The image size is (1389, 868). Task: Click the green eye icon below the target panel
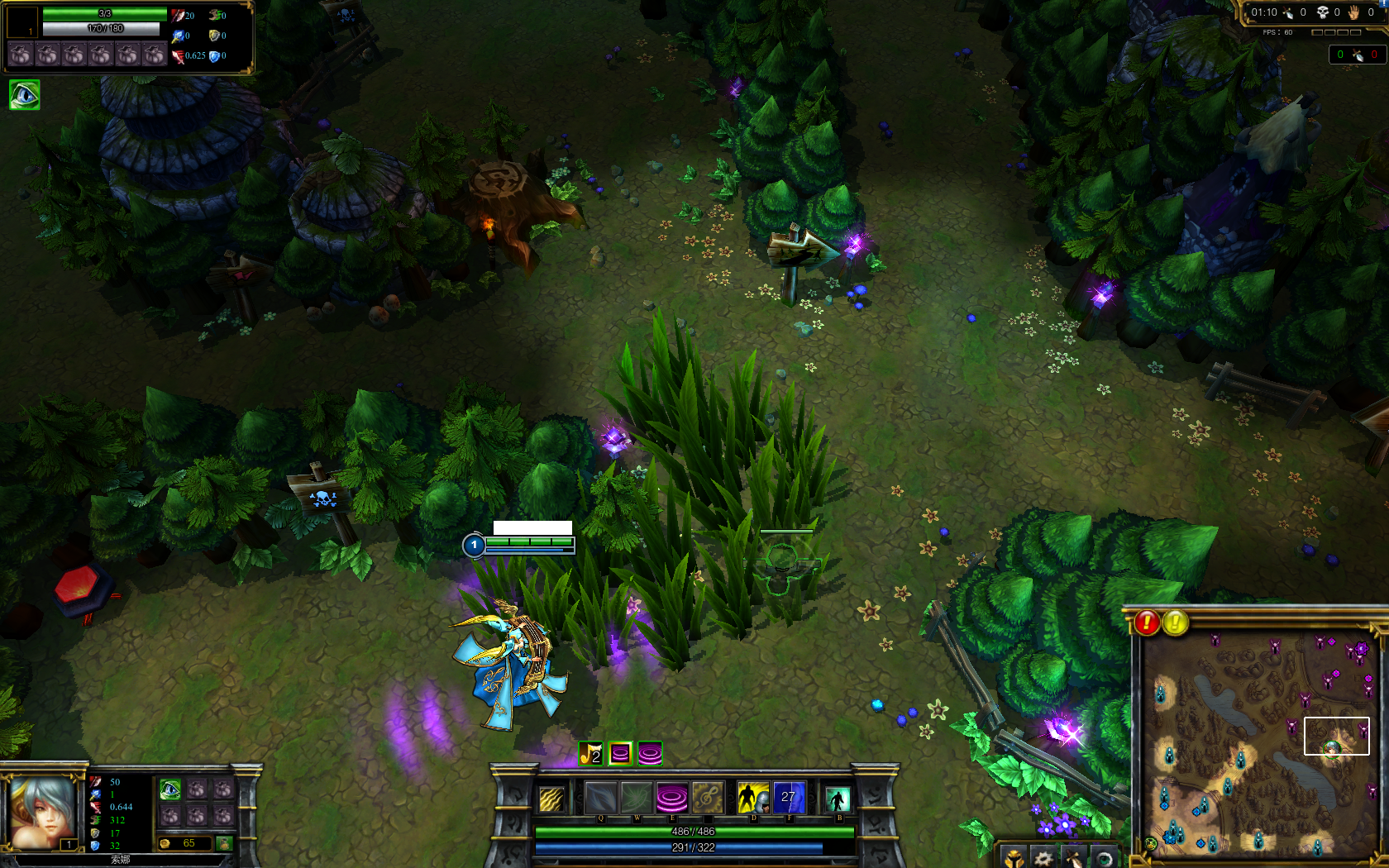point(24,95)
